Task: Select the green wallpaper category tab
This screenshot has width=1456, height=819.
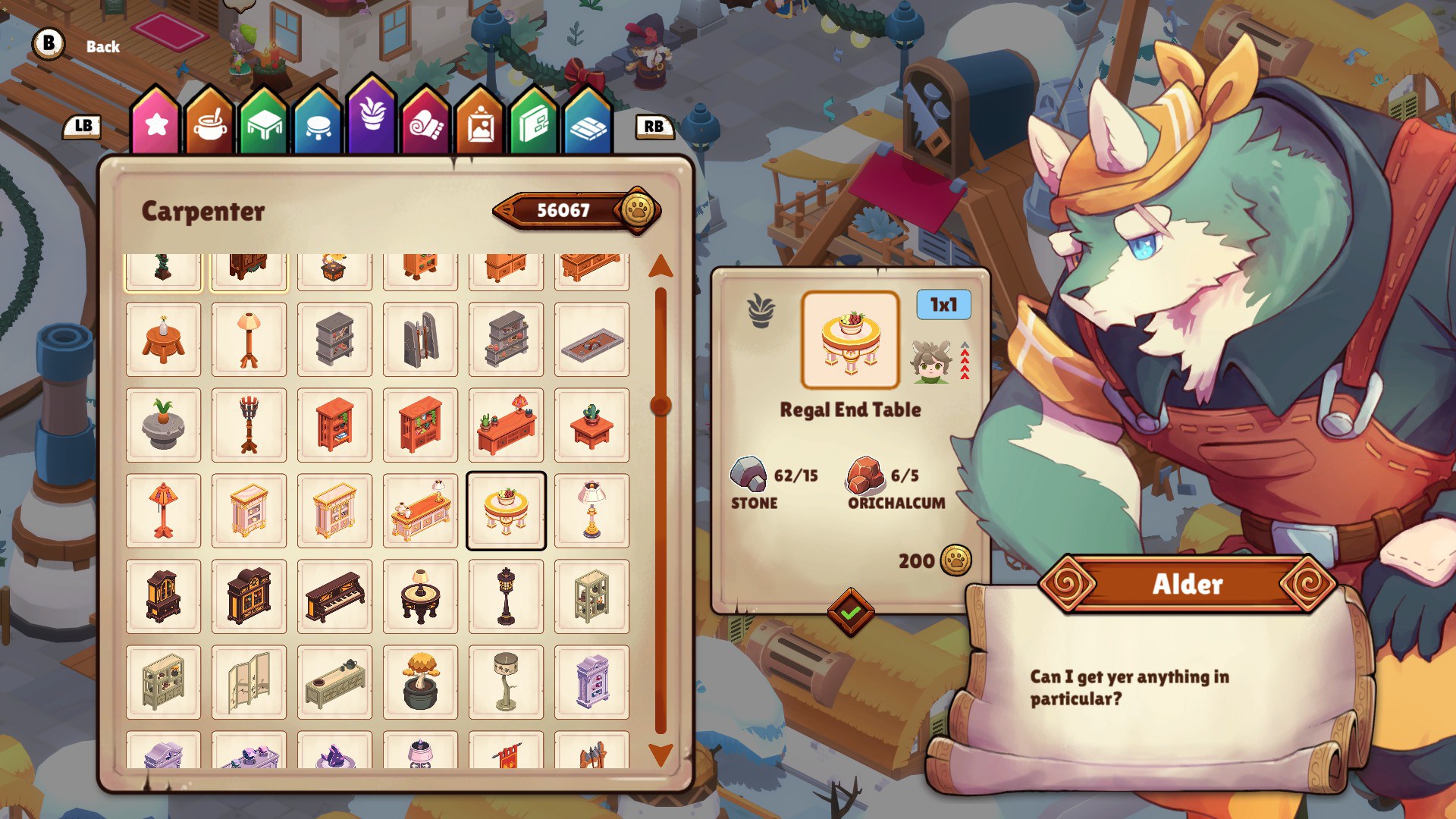Action: [x=534, y=124]
